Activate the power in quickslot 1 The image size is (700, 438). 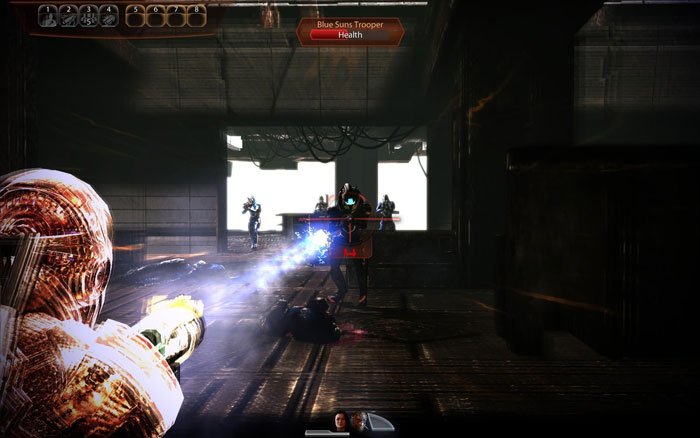tap(47, 16)
